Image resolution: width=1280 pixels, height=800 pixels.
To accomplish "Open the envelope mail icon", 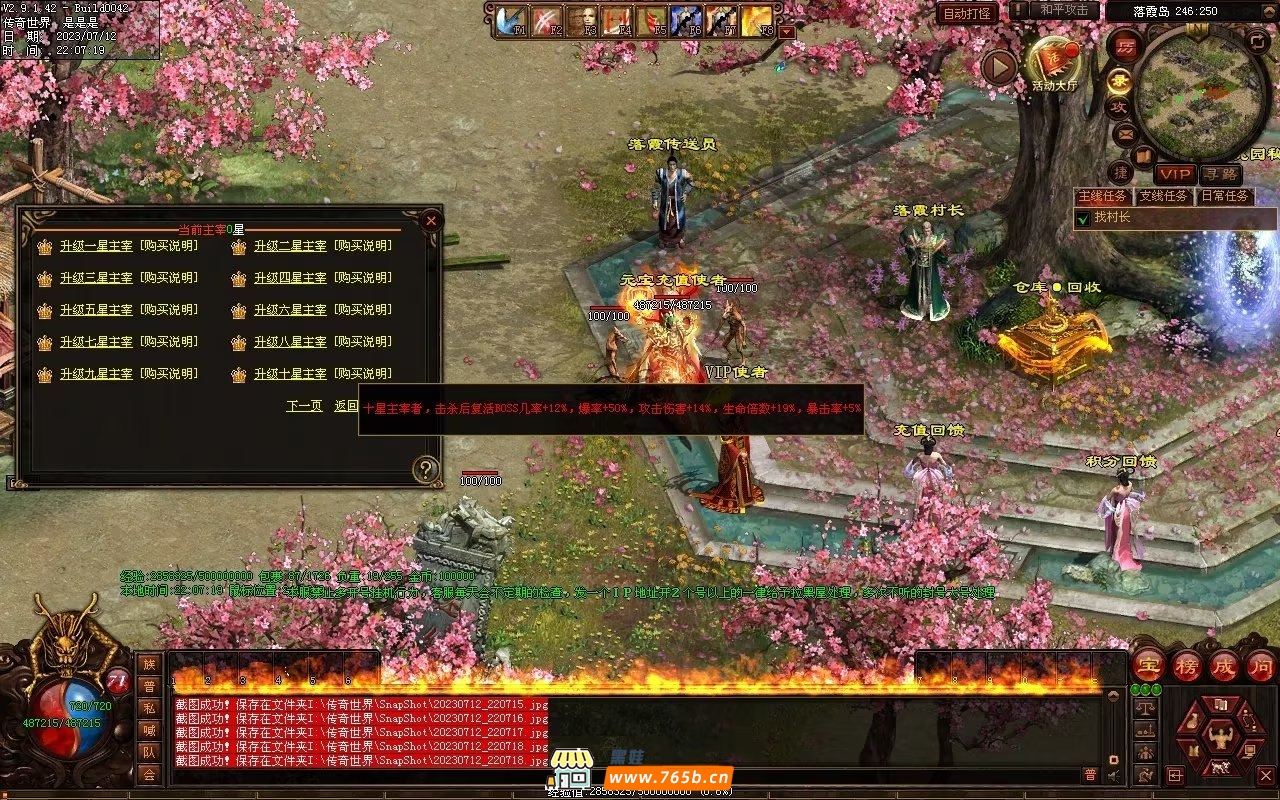I will [x=1125, y=134].
